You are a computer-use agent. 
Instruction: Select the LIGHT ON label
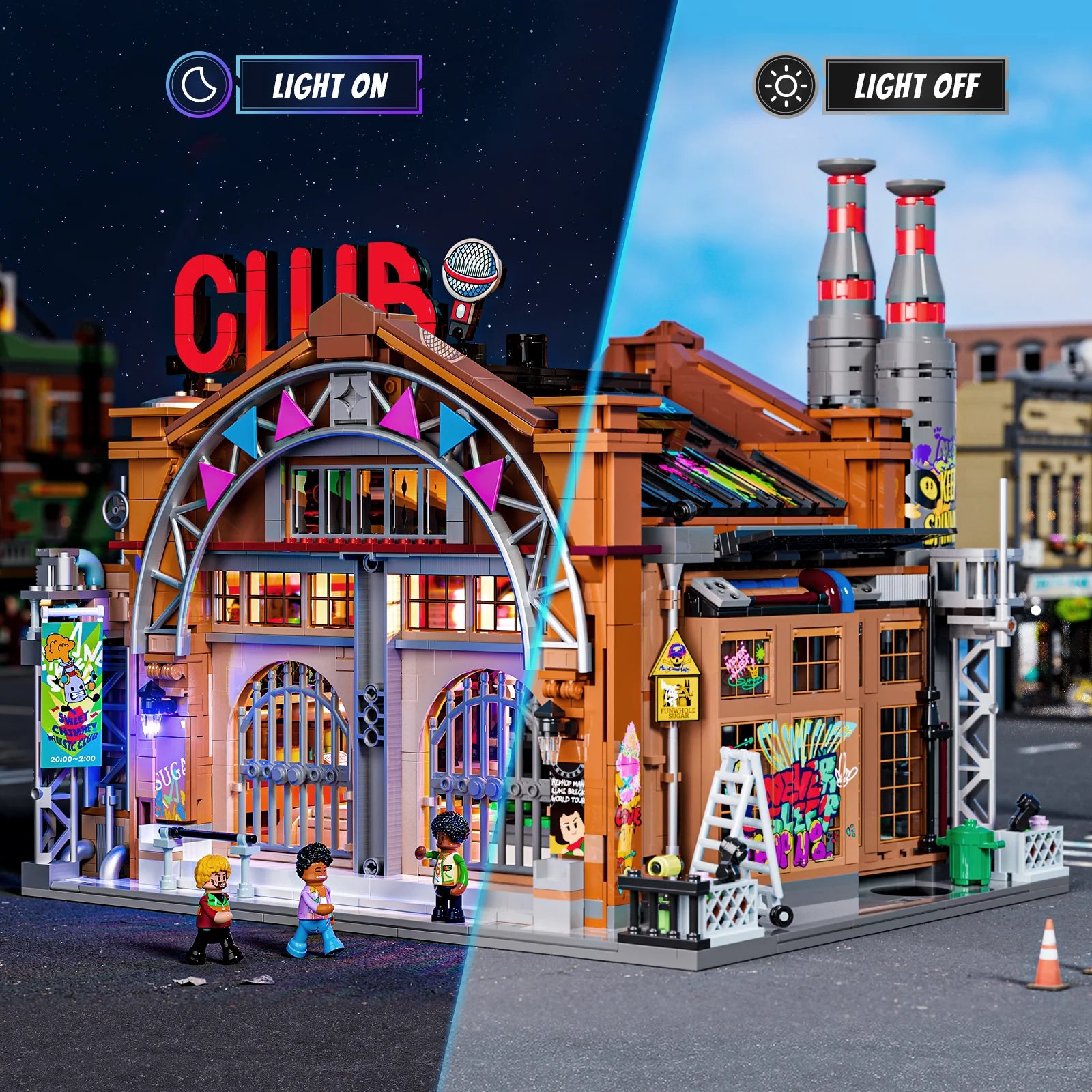pos(329,85)
